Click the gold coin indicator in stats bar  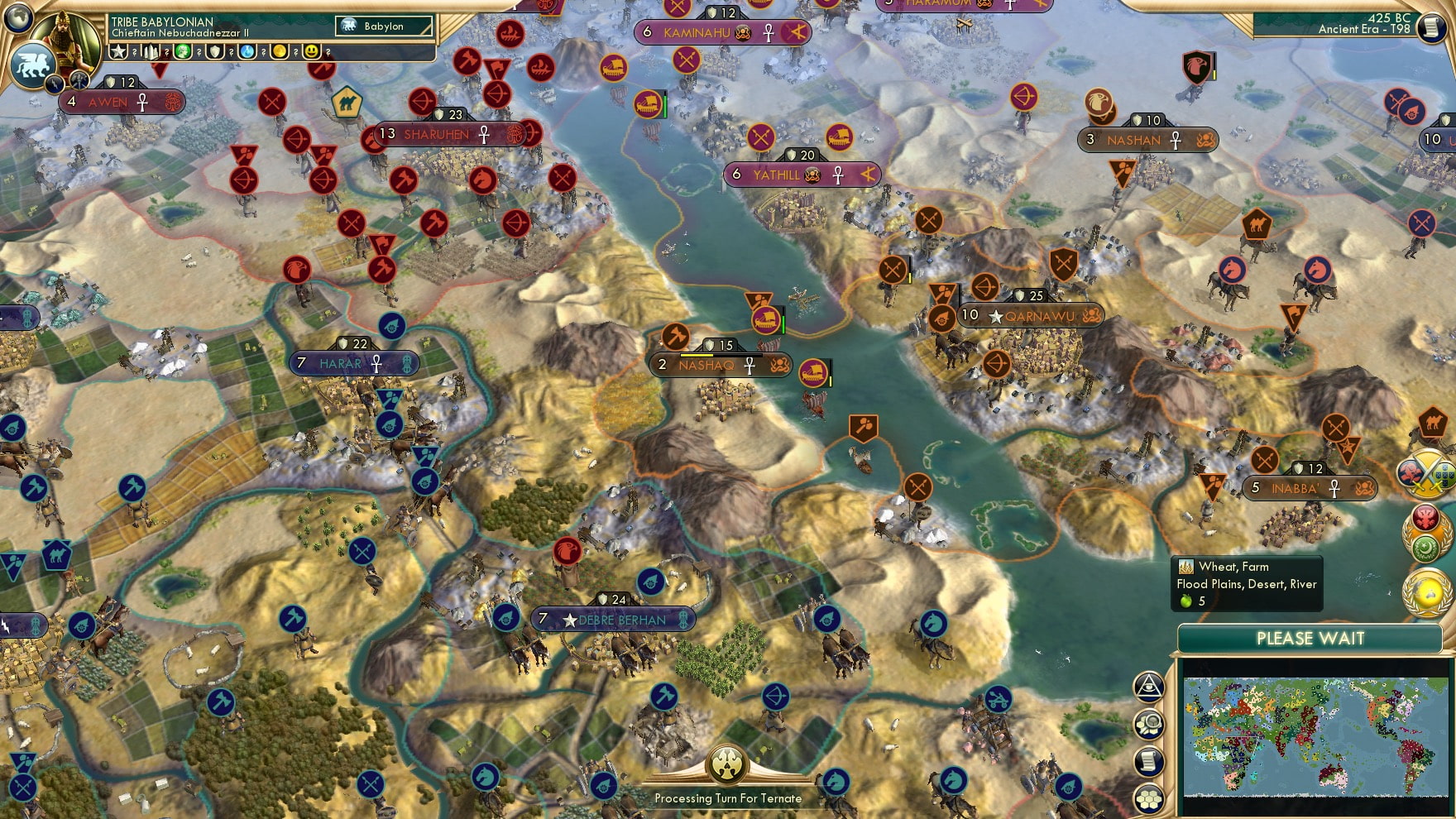point(278,53)
